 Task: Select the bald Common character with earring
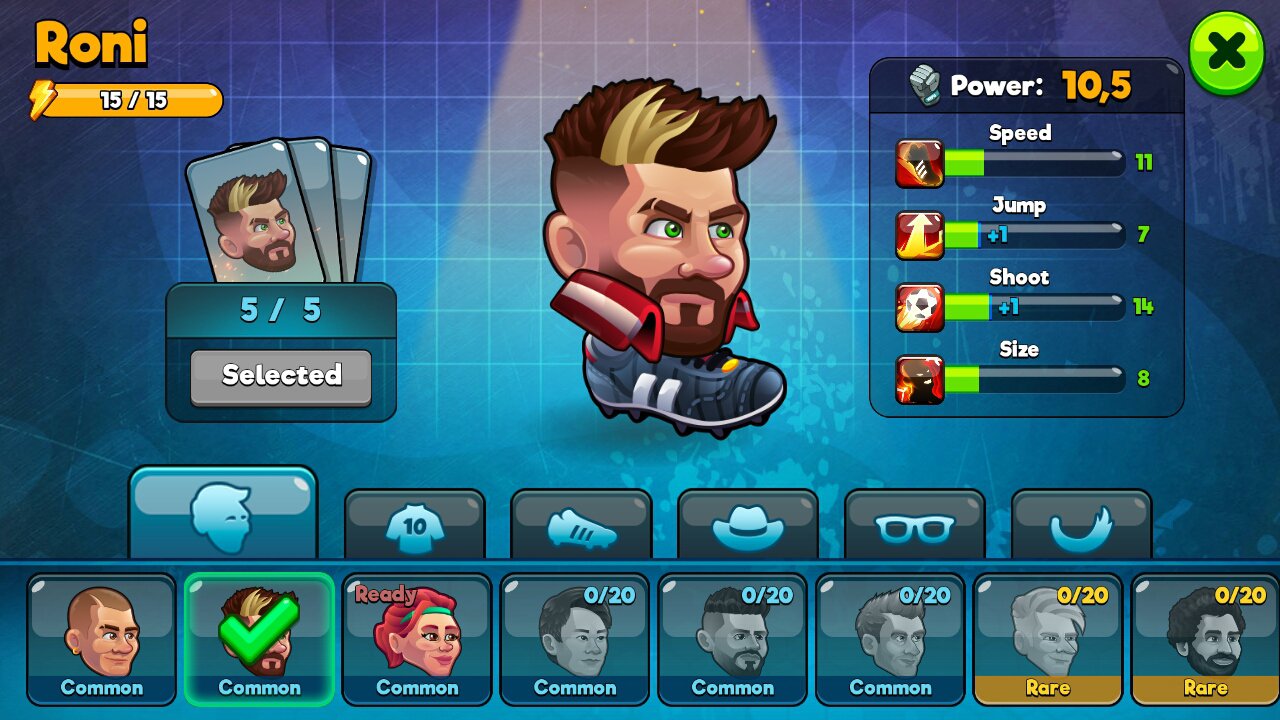[x=101, y=638]
